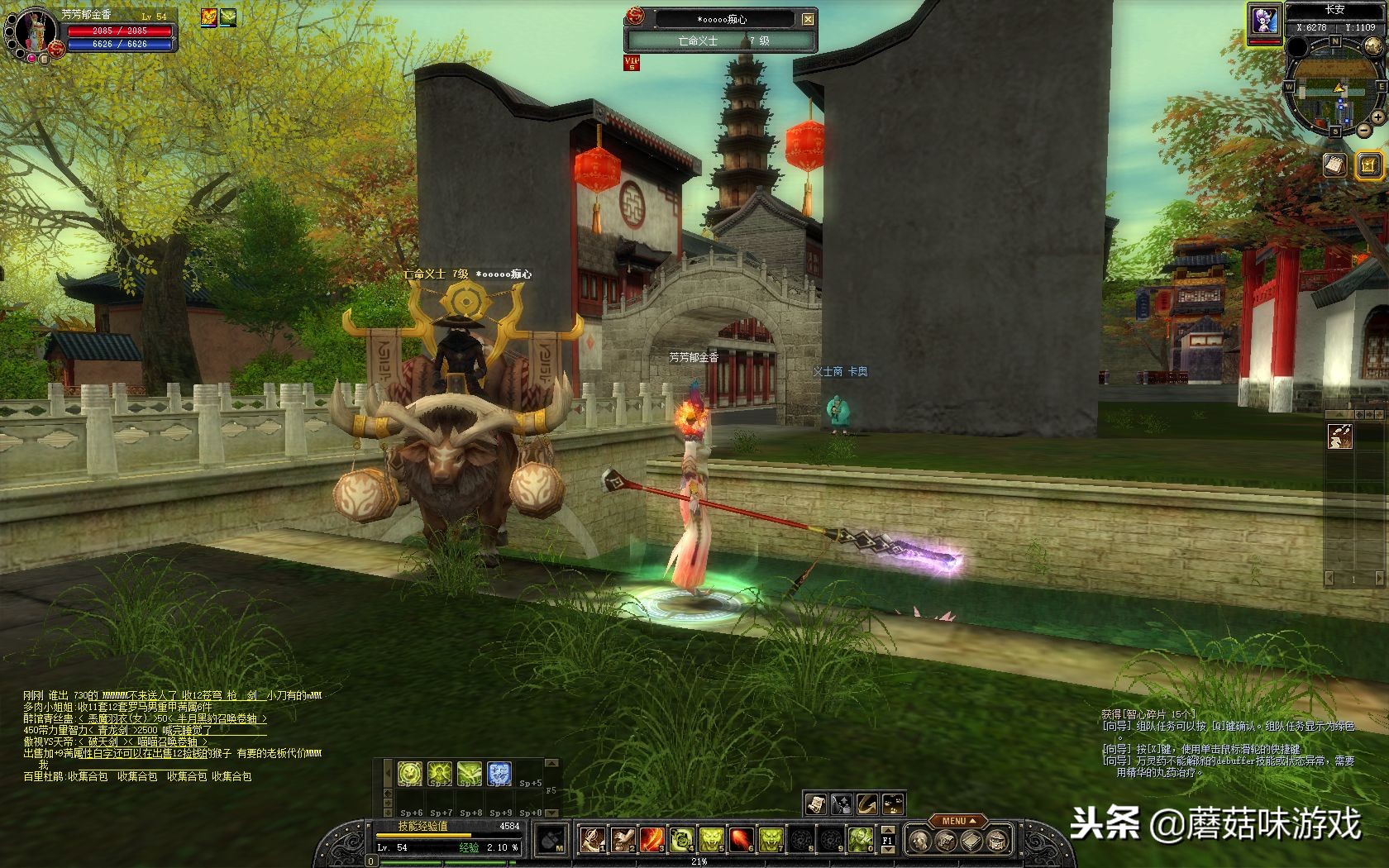Screen dimensions: 1389x868
Task: Select the fairy pet portrait
Action: pos(1263,20)
